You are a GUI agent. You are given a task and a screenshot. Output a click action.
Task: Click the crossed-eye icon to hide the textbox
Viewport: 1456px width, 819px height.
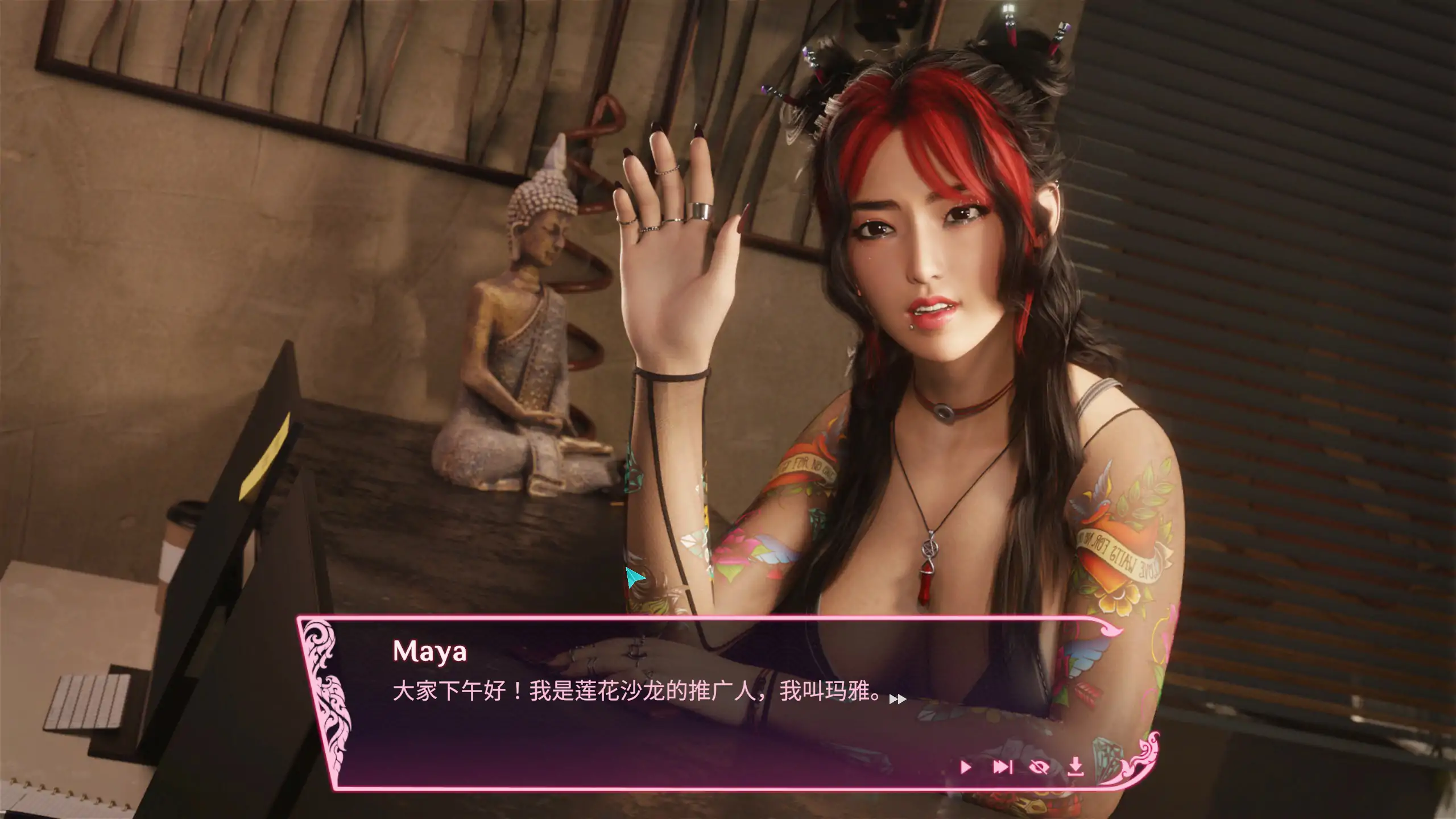tap(1039, 768)
